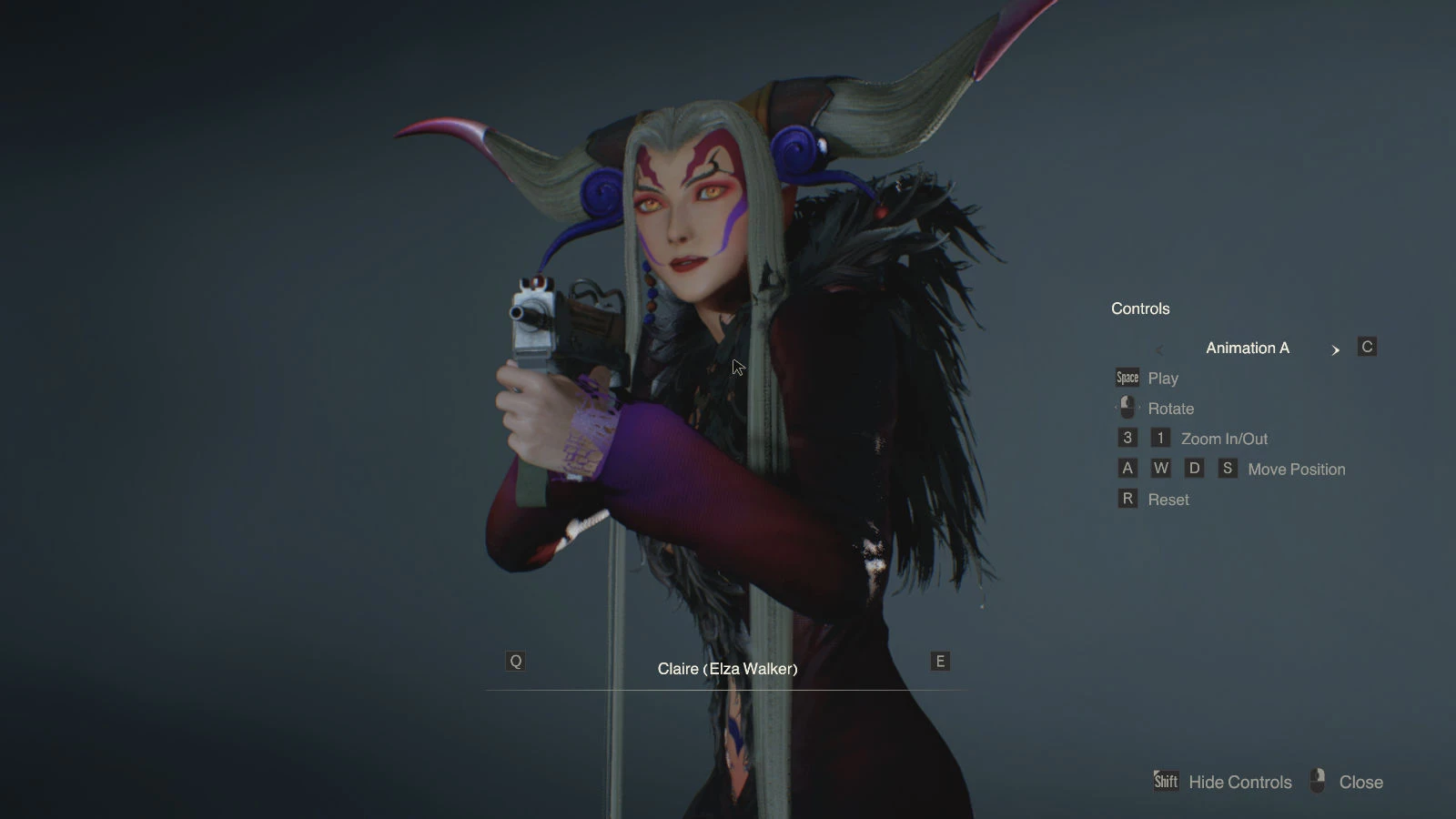Switch to the next animation with right arrow
Screen dimensions: 1456x819
[1335, 349]
